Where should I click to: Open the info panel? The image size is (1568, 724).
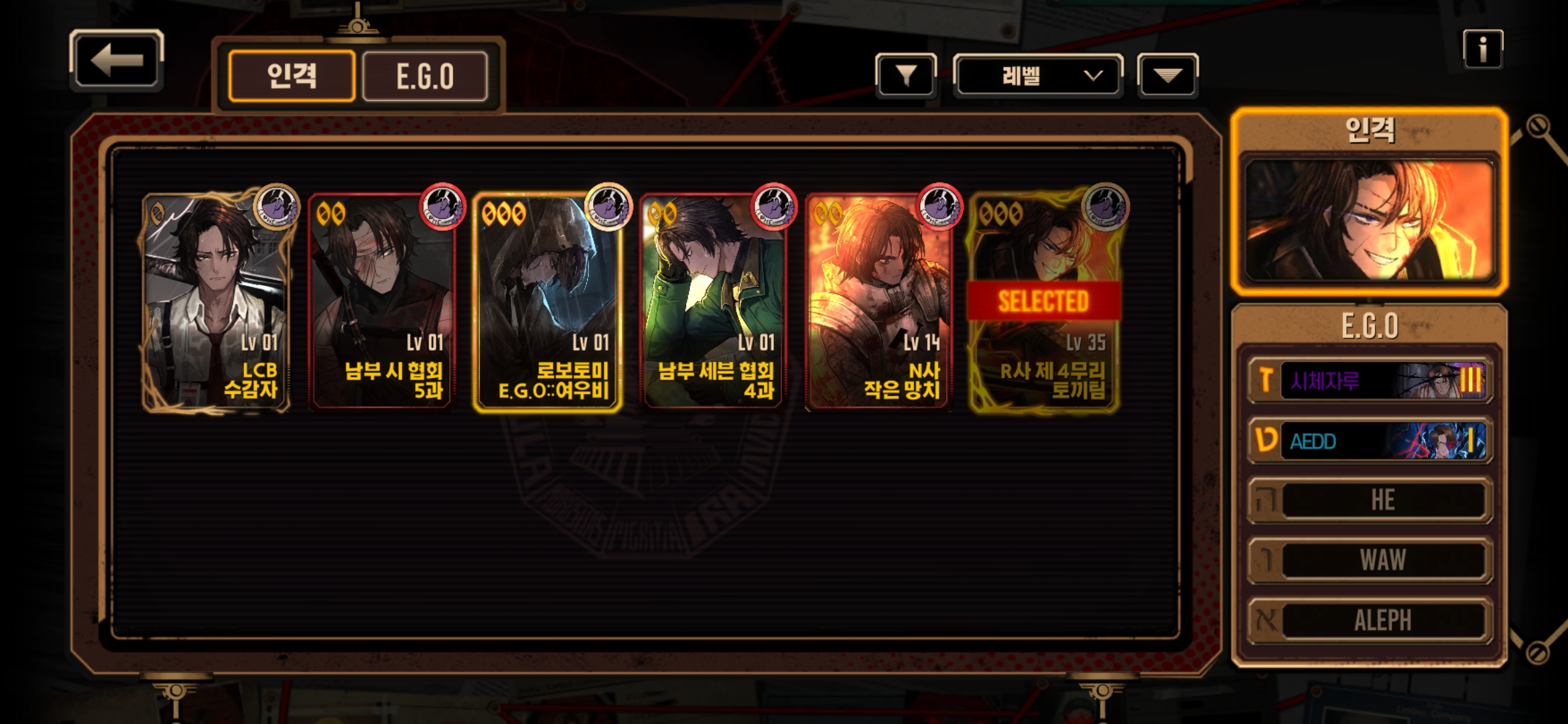coord(1482,50)
